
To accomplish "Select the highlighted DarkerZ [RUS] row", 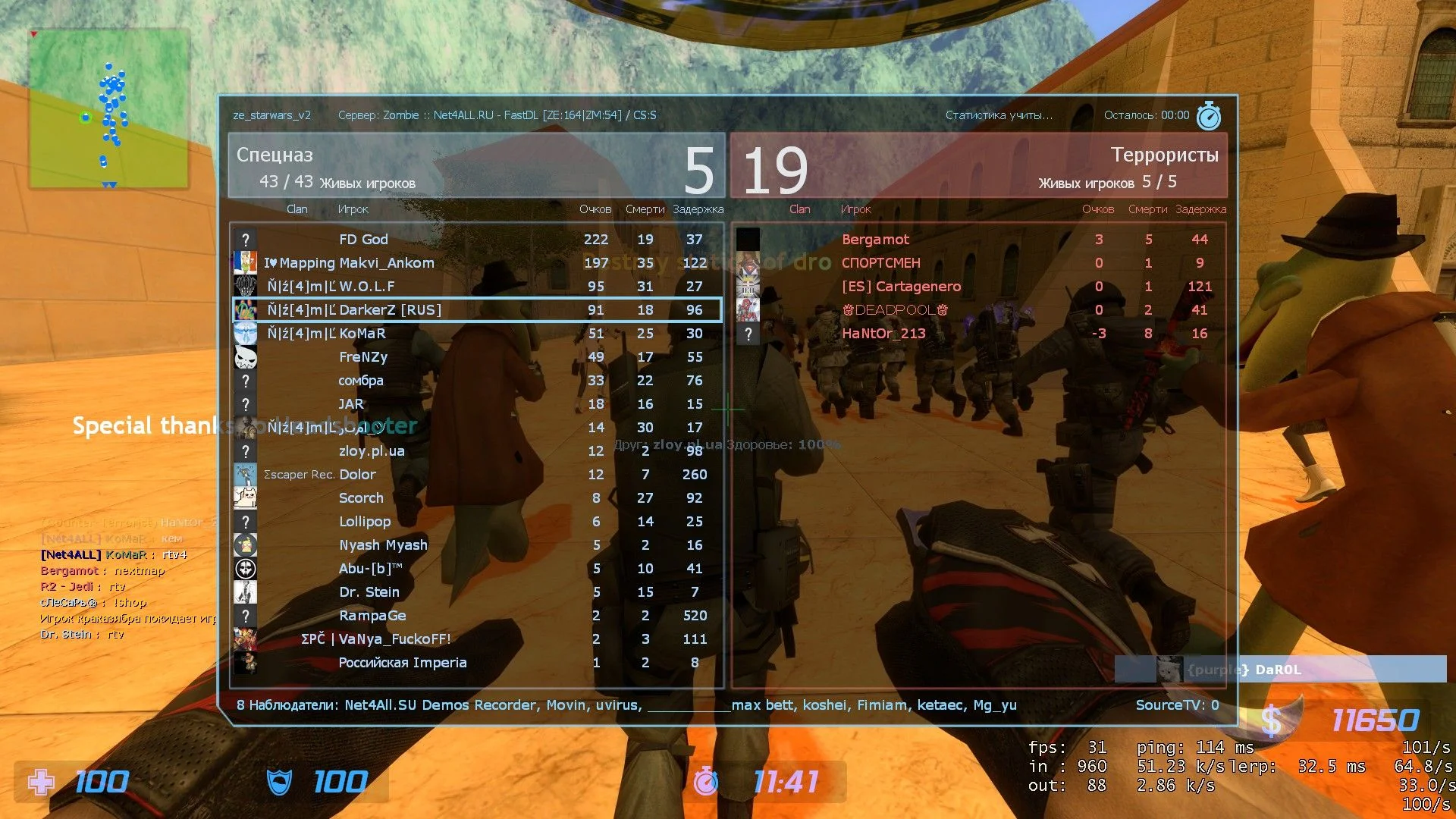I will (x=476, y=310).
